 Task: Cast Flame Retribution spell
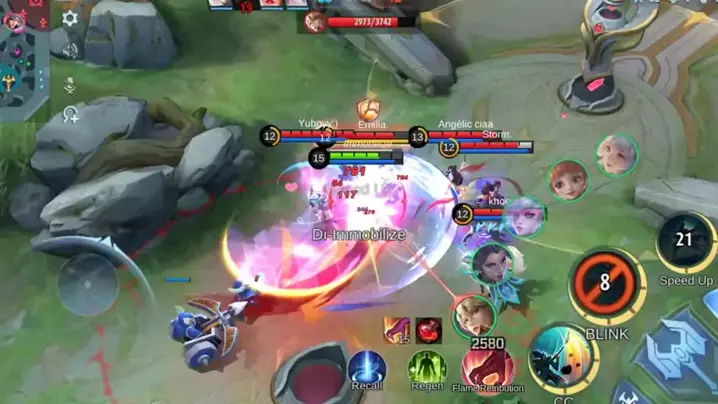pos(487,367)
